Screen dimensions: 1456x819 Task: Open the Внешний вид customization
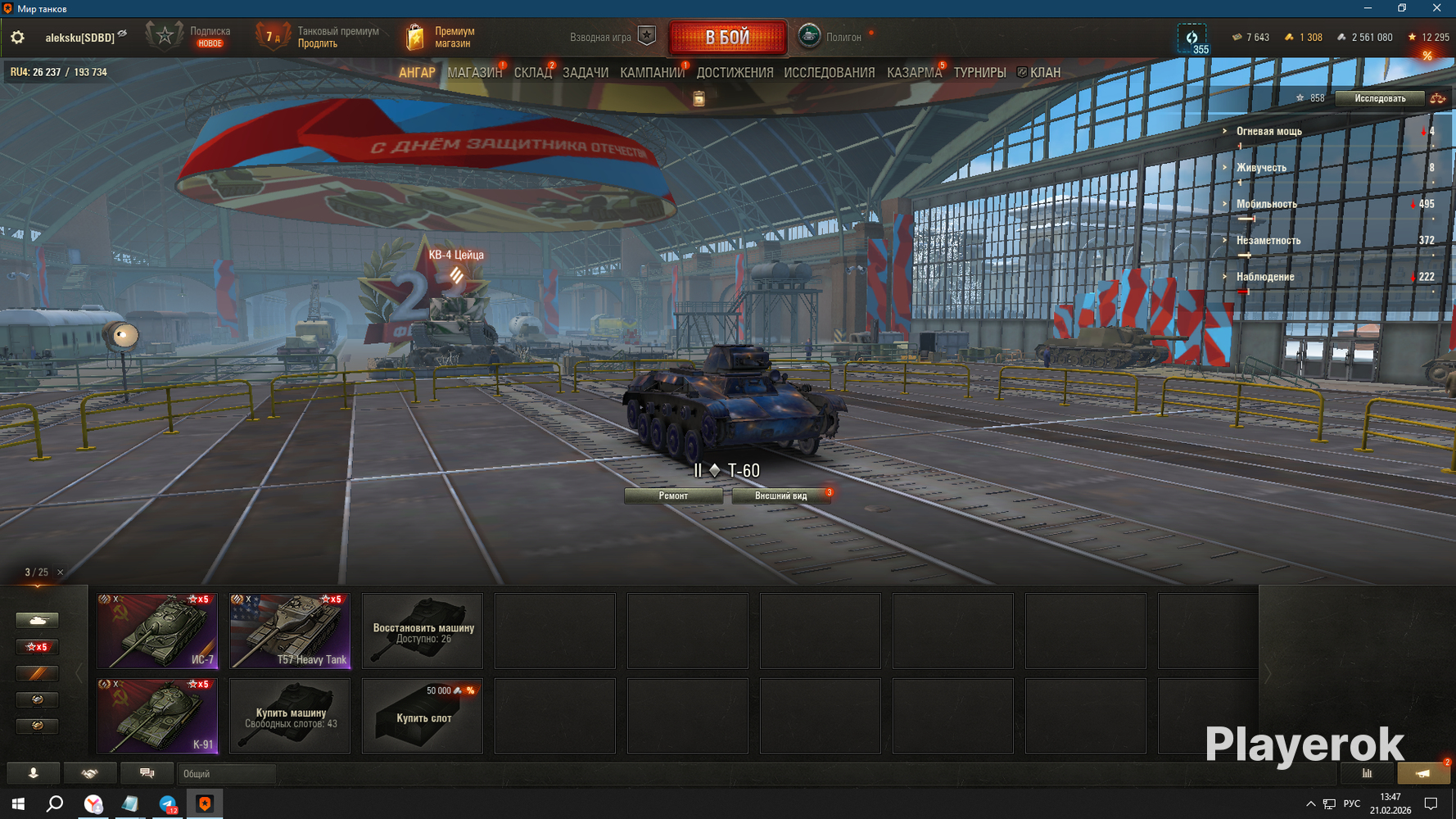[780, 495]
